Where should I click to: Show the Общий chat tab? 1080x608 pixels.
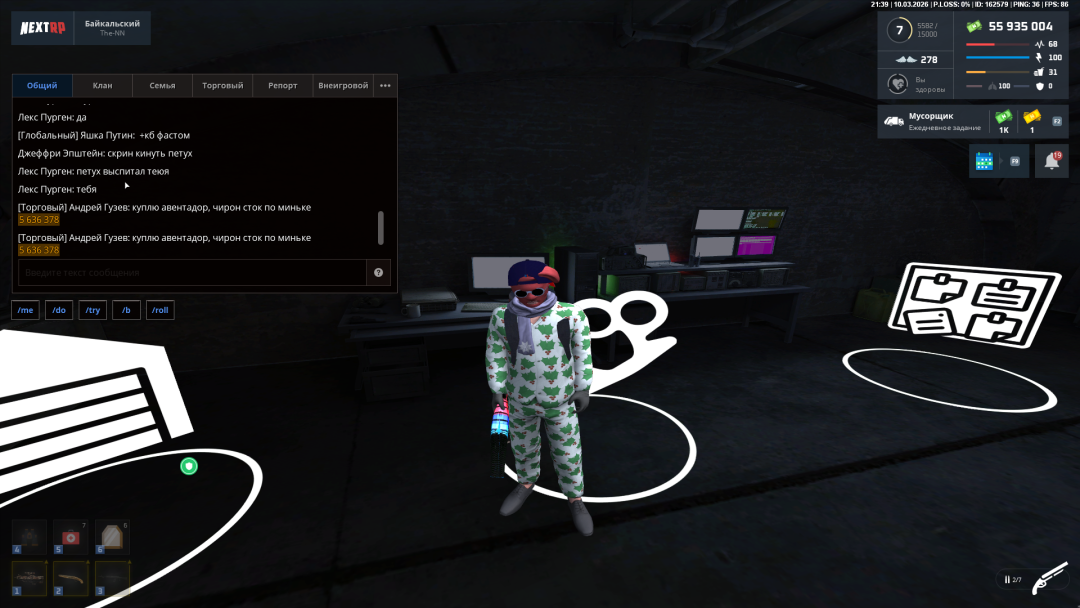pyautogui.click(x=42, y=86)
